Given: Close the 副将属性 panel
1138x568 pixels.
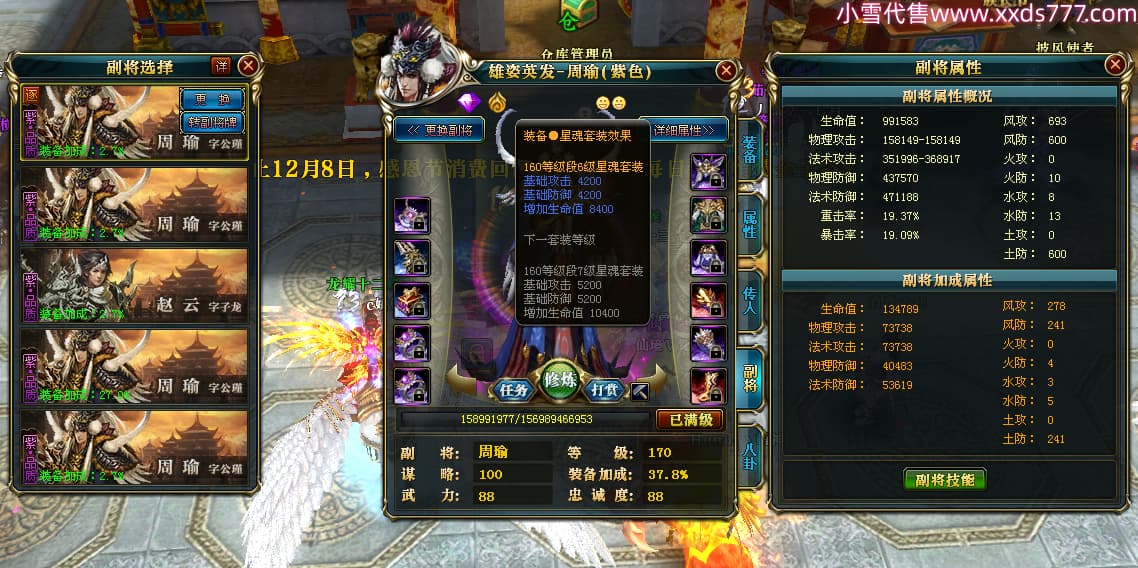Looking at the screenshot, I should click(1115, 65).
